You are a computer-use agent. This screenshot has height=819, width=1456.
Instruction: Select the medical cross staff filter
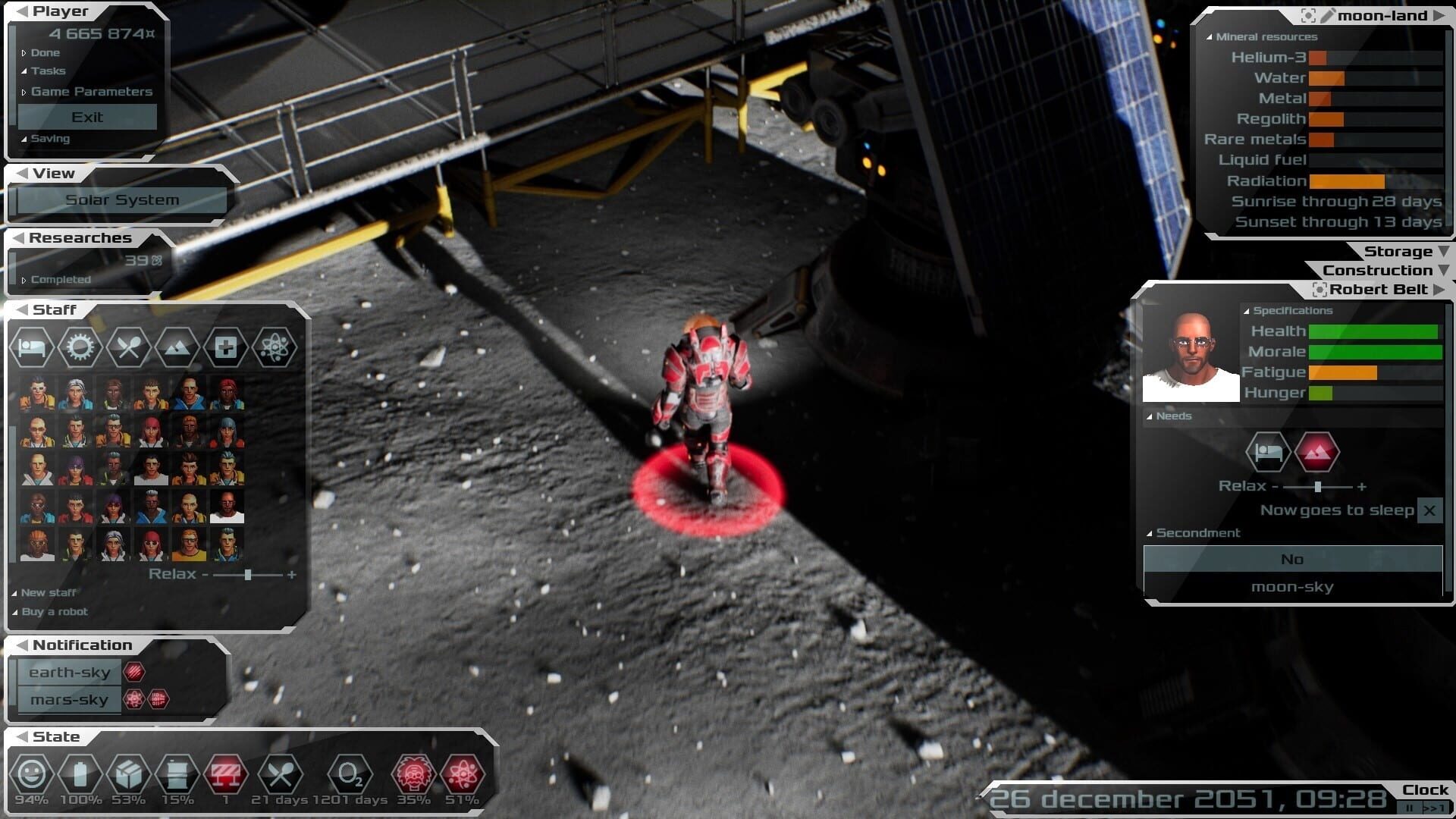click(x=225, y=348)
